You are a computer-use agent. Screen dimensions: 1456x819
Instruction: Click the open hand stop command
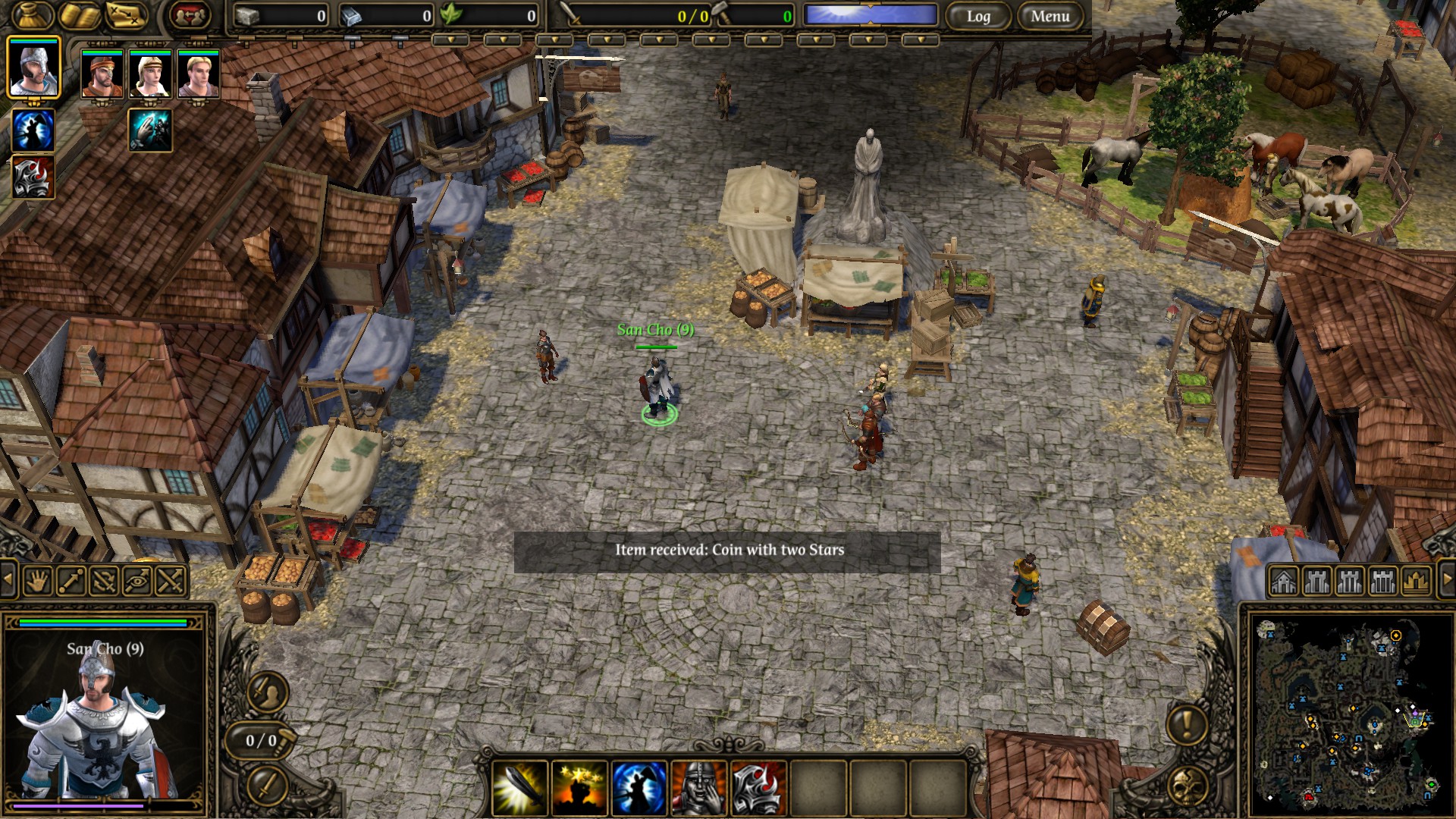coord(39,581)
